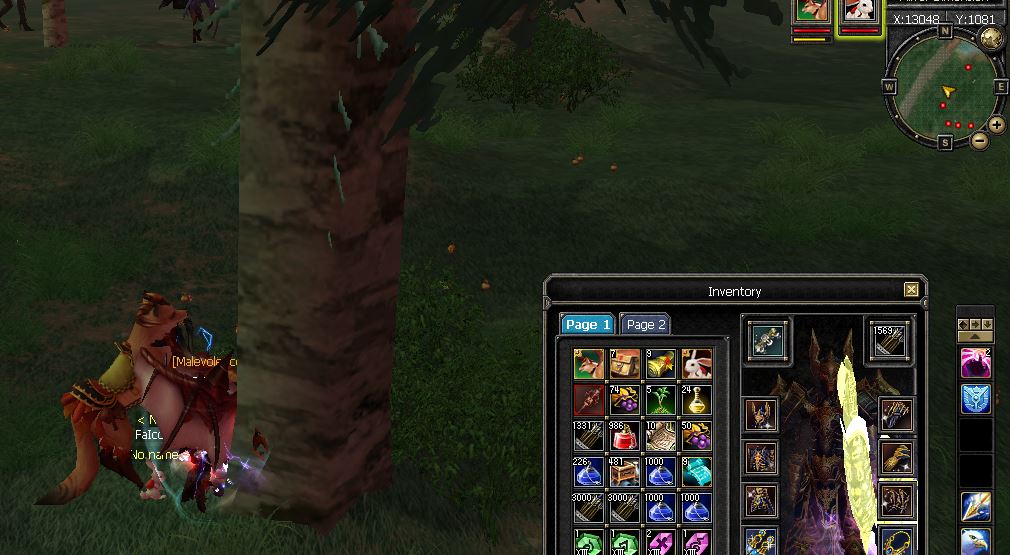Zoom in the minimap with plus button
The image size is (1010, 555).
997,125
